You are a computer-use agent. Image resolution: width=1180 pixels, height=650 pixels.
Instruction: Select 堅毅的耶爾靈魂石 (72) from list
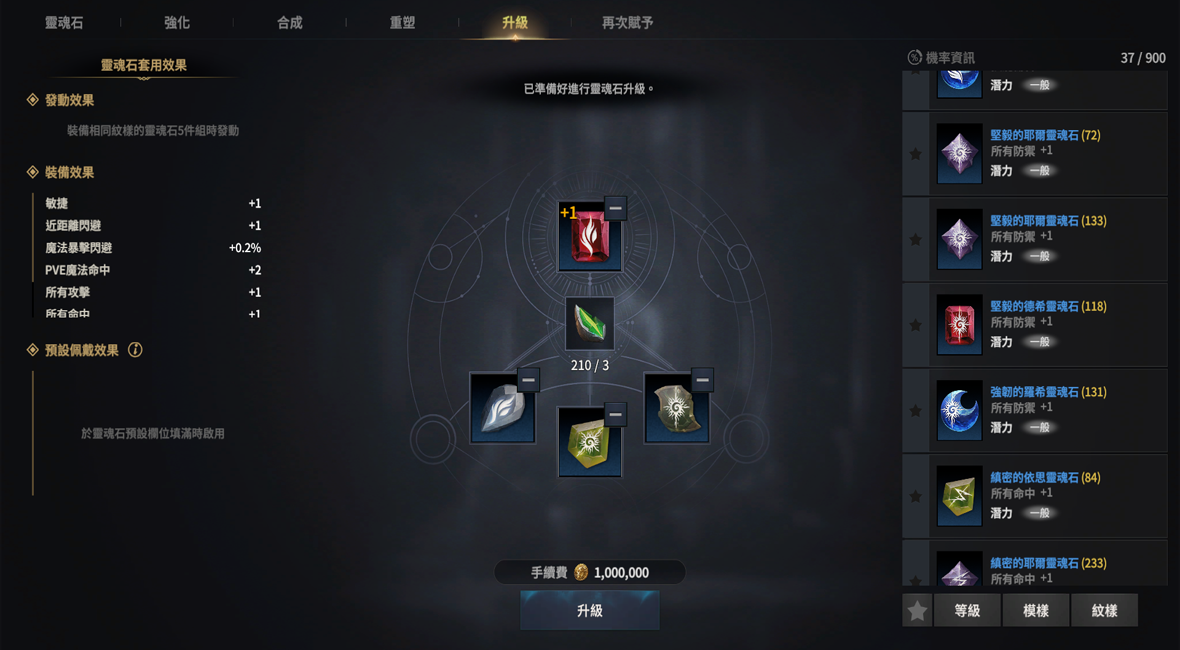pos(1045,135)
